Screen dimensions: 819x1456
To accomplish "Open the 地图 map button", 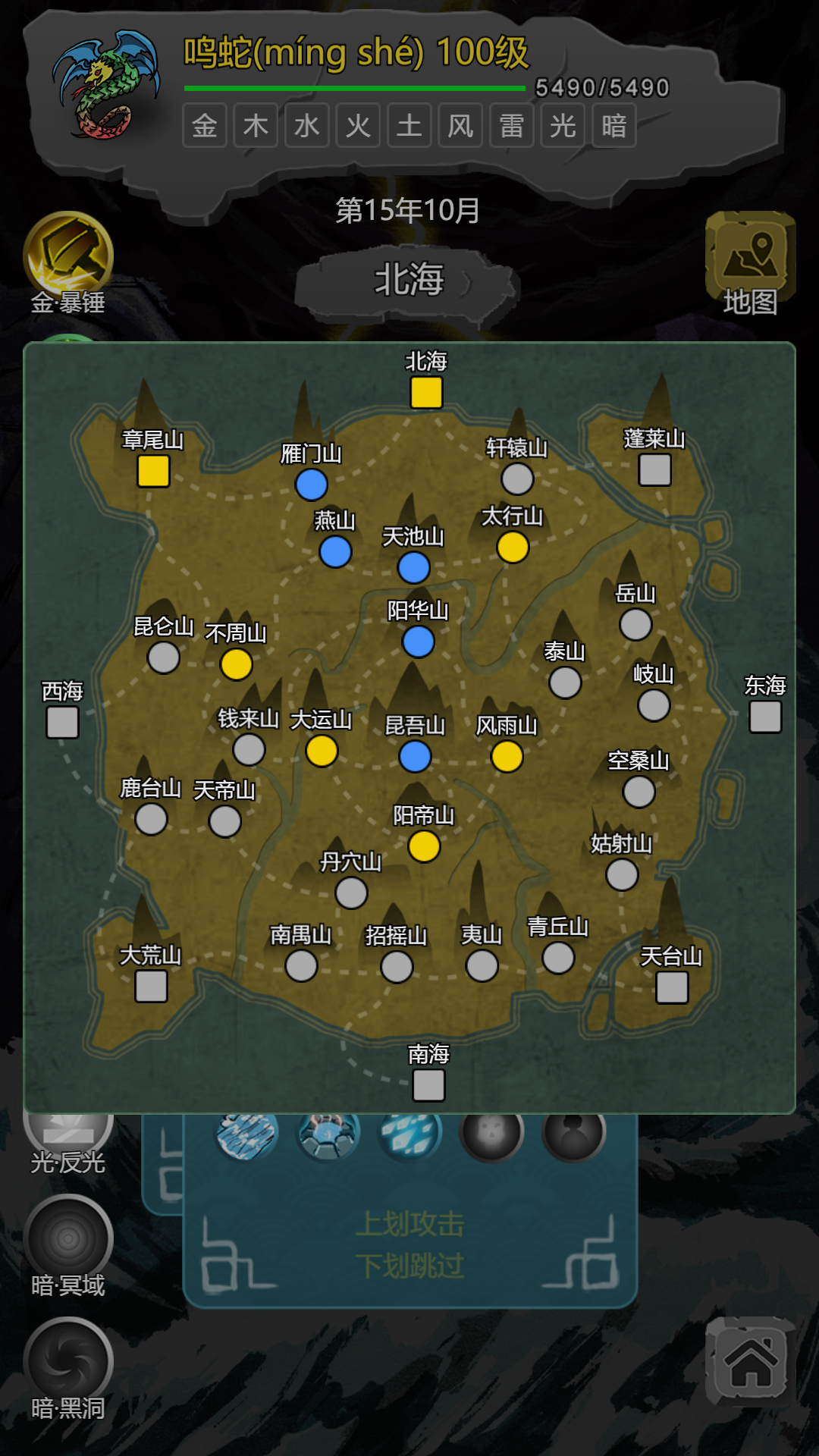I will point(750,262).
